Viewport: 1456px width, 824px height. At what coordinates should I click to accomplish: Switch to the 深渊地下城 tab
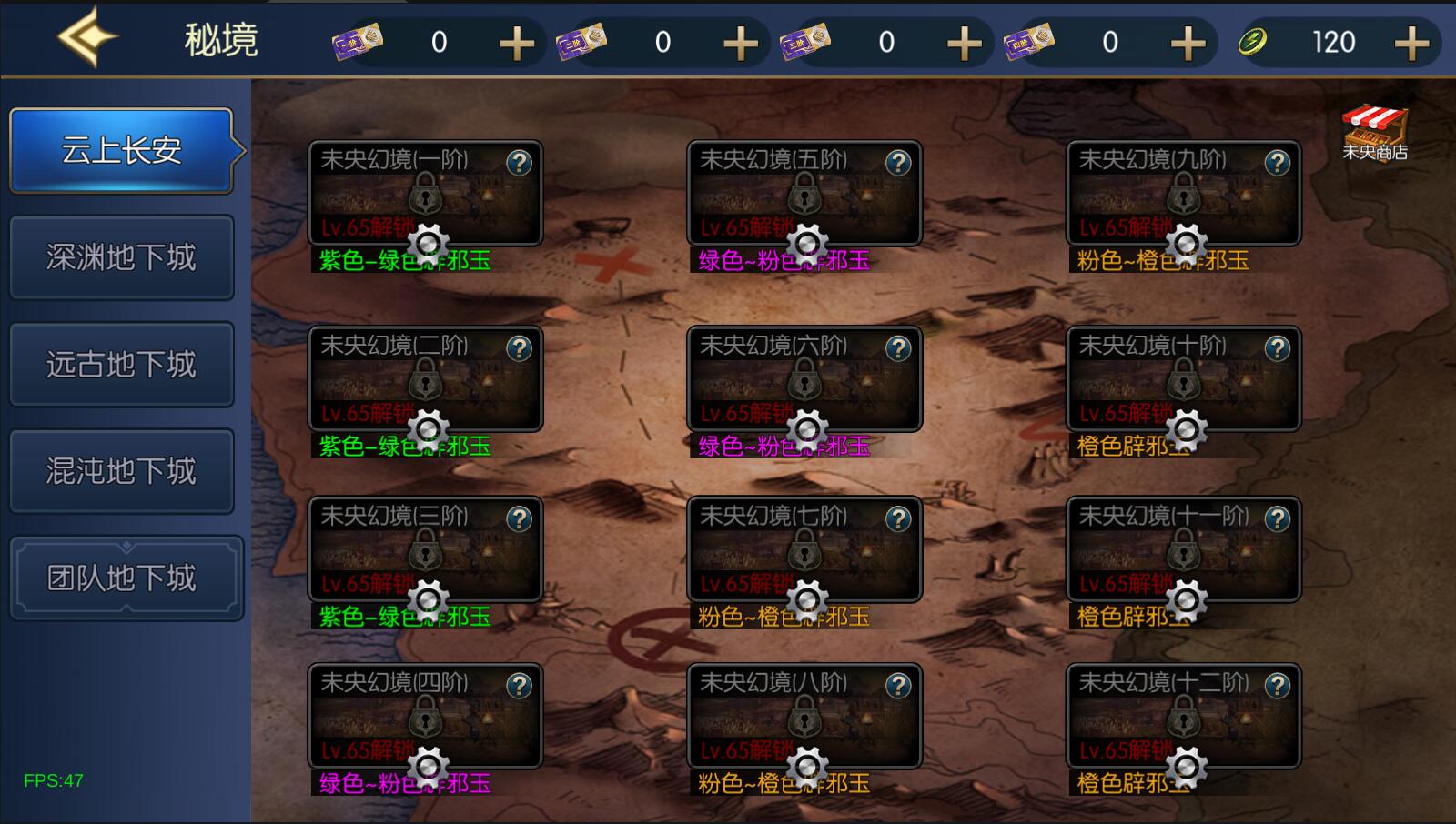122,257
